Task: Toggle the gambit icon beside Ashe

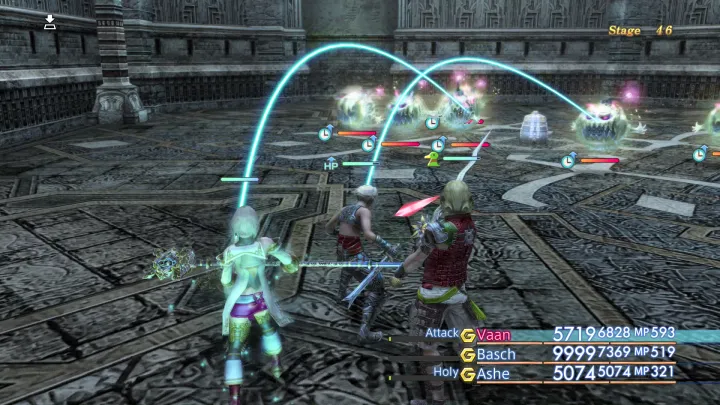Action: pos(467,374)
